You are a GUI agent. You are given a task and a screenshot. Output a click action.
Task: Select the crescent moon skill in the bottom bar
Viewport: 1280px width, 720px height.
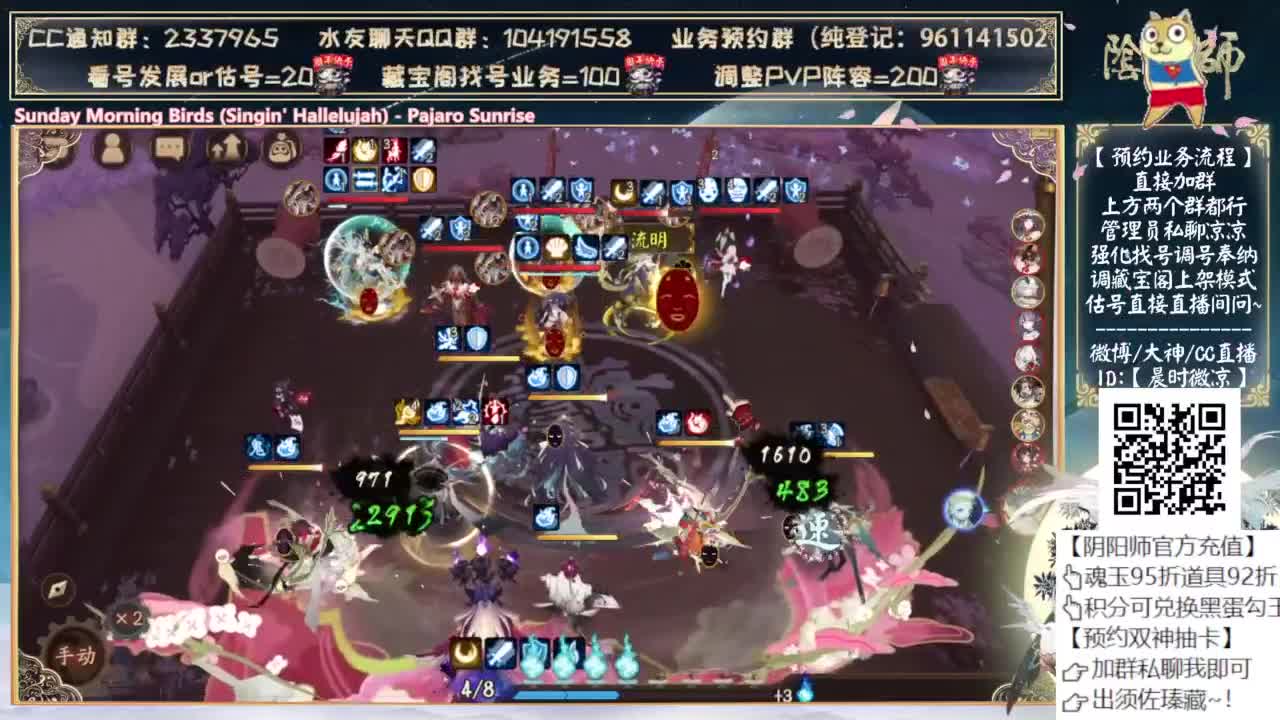click(465, 654)
